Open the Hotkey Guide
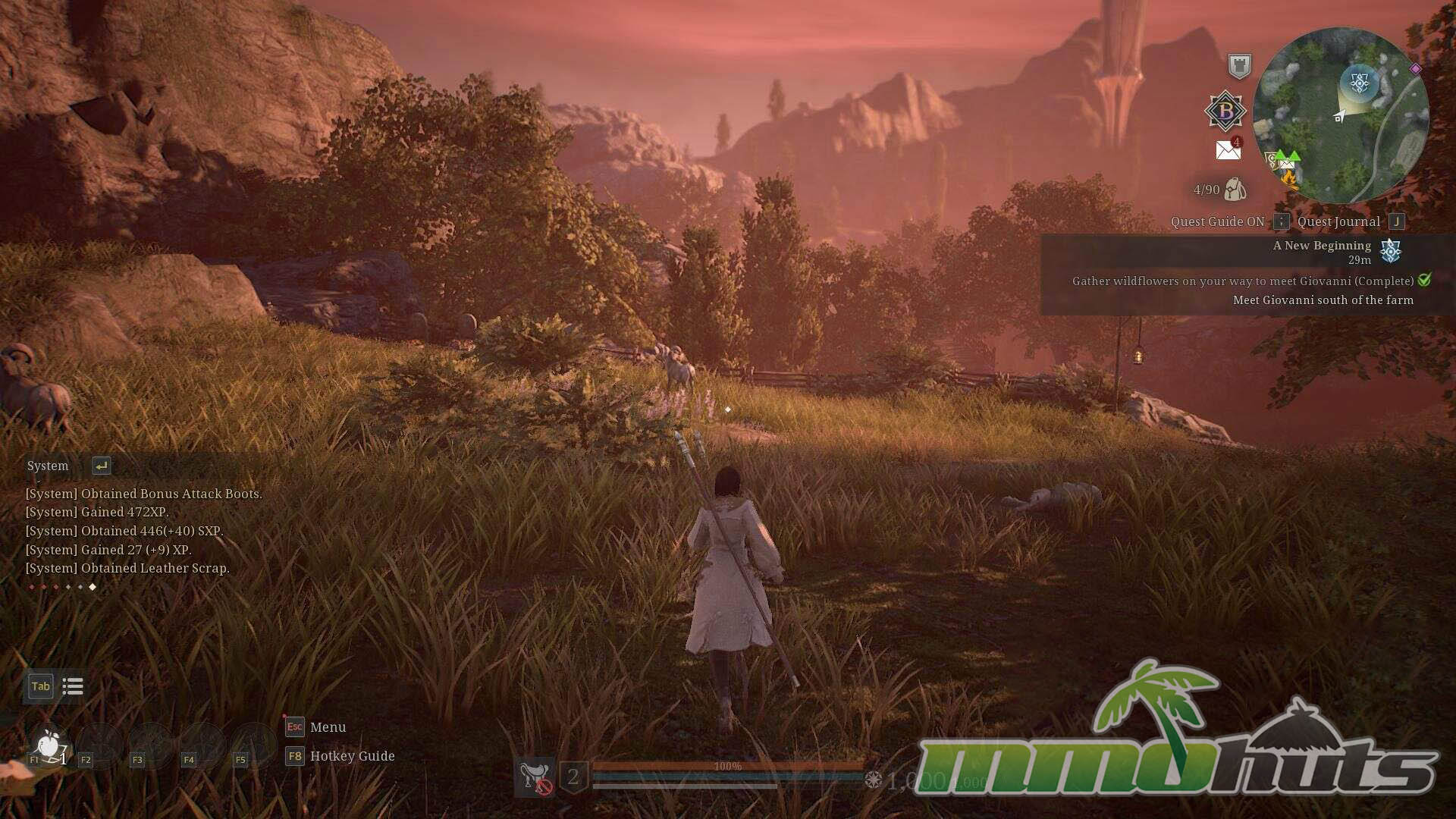The height and width of the screenshot is (819, 1456). coord(352,756)
